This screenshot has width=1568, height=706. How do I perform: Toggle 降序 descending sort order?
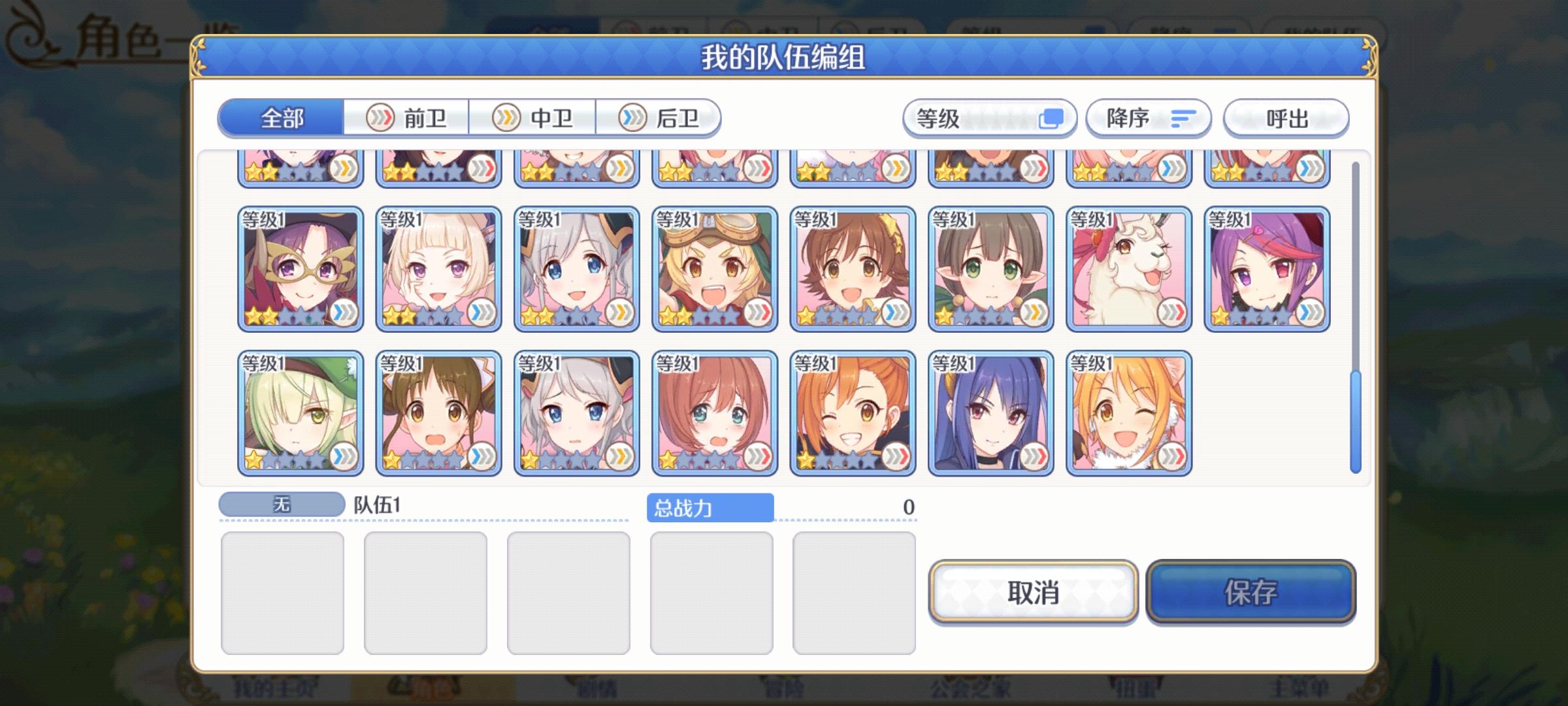click(1147, 118)
